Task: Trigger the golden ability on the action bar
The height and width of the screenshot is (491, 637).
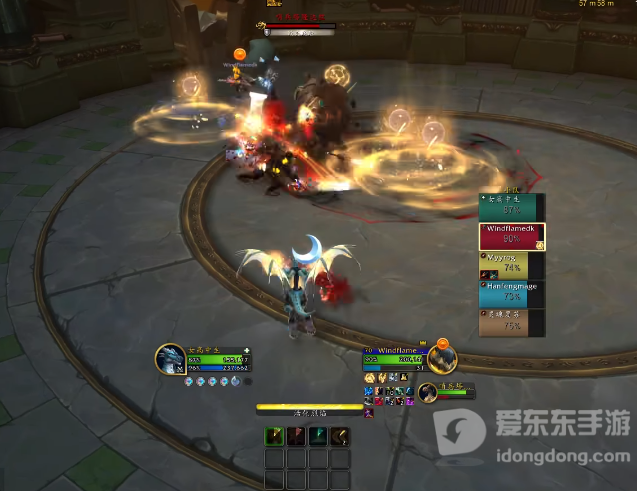Action: click(x=341, y=435)
